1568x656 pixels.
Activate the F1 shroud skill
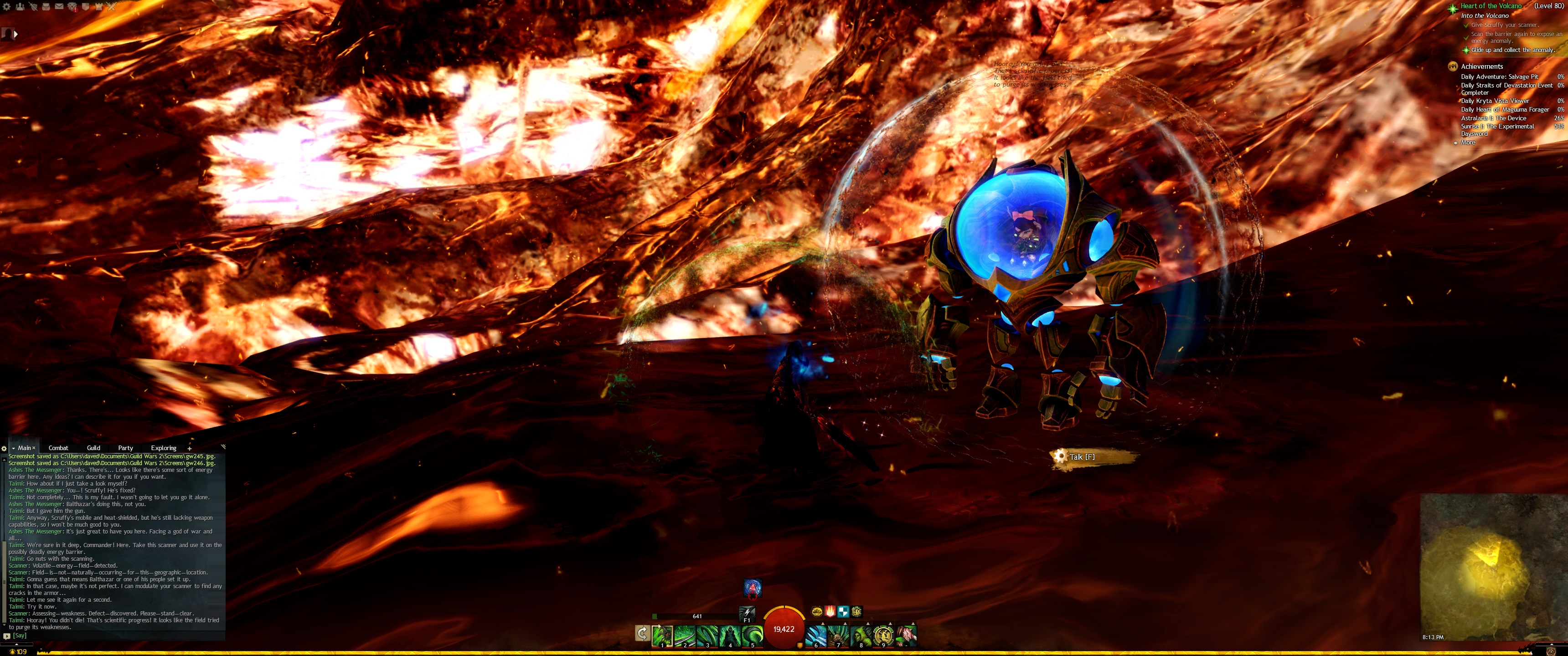(x=747, y=613)
